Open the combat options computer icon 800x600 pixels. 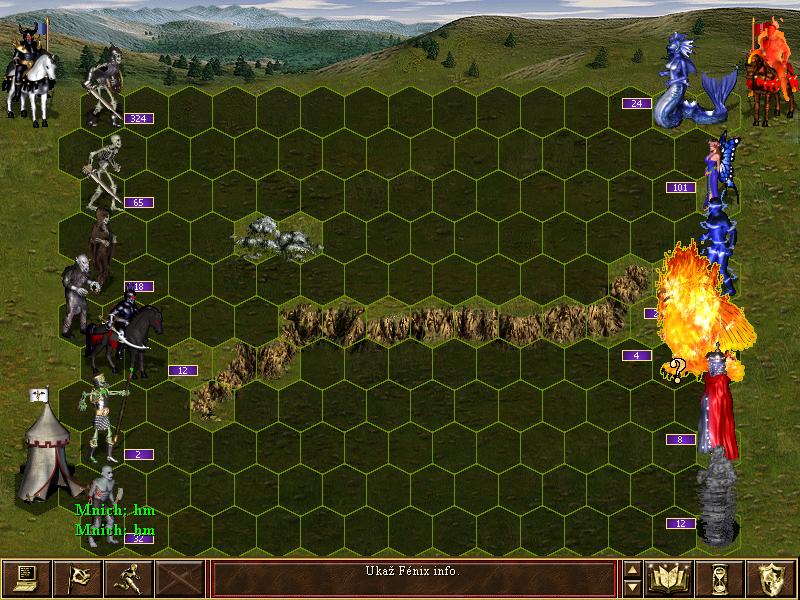pyautogui.click(x=26, y=579)
